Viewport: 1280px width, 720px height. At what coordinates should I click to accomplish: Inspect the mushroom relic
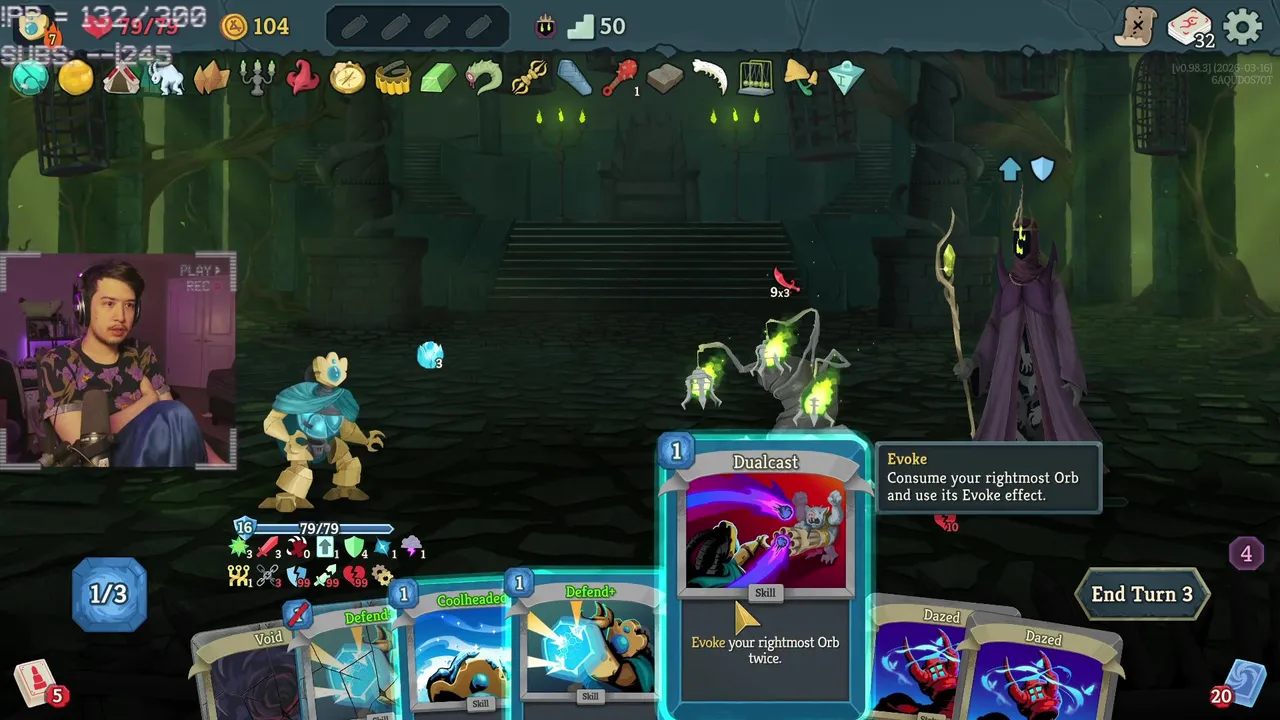(x=800, y=78)
